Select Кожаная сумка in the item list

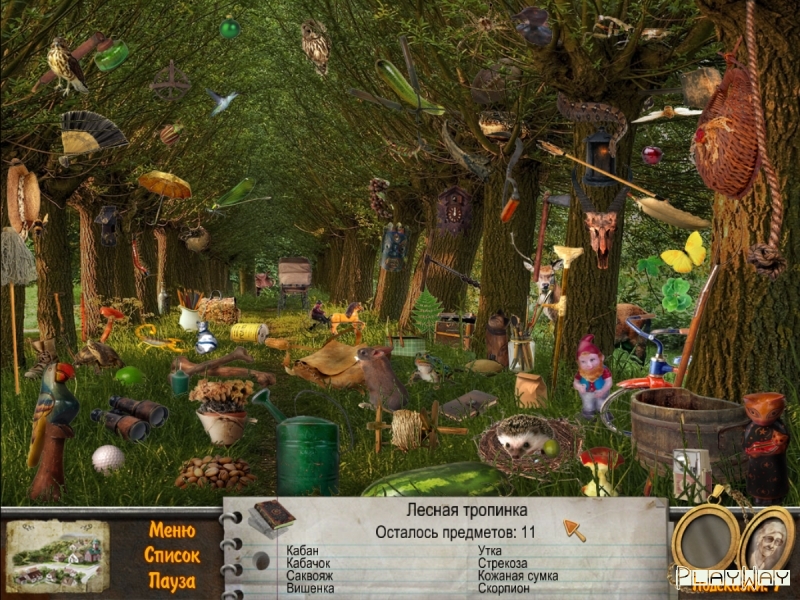(518, 576)
